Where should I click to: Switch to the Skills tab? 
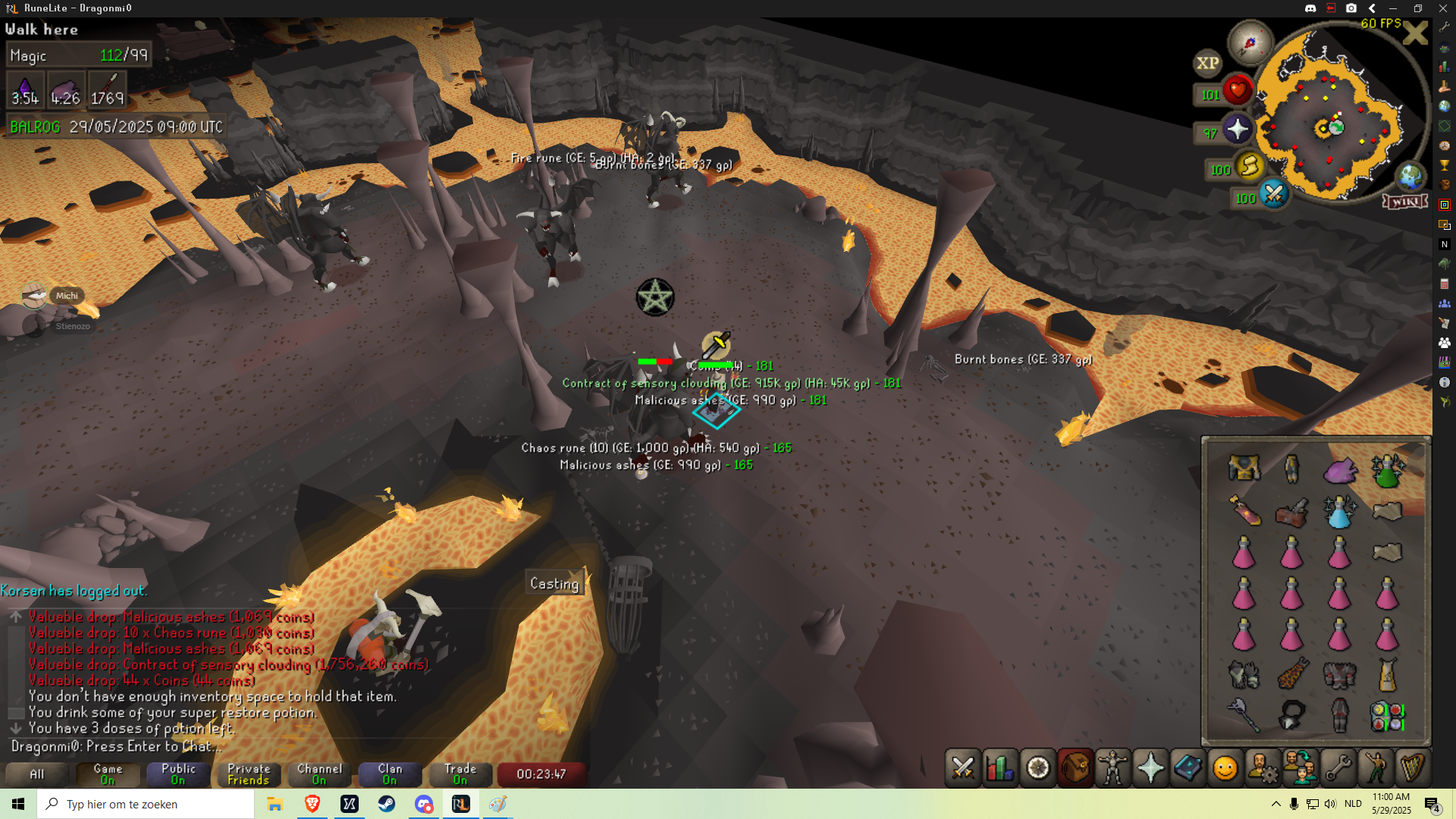(1000, 768)
